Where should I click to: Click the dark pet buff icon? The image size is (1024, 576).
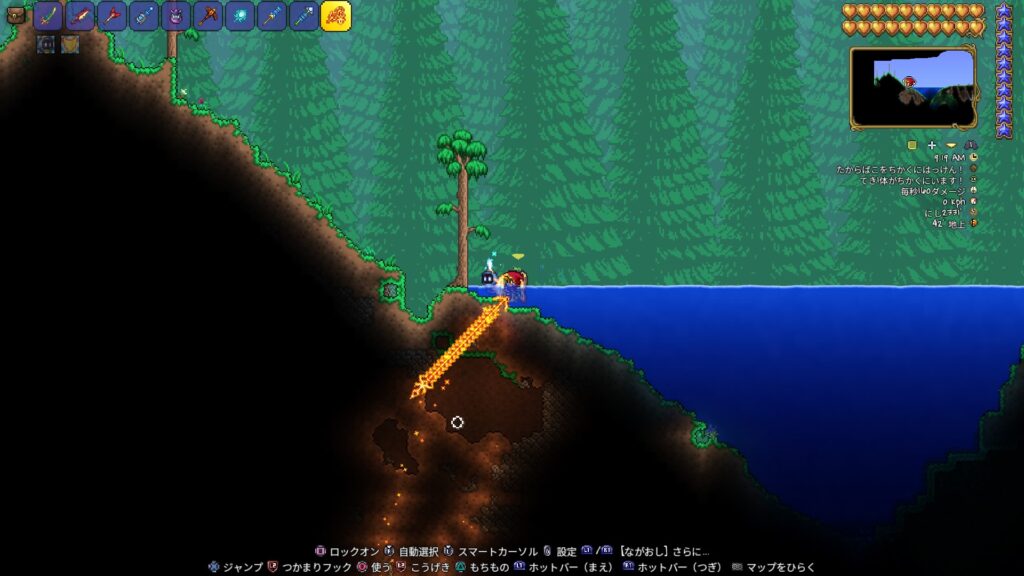click(x=46, y=44)
